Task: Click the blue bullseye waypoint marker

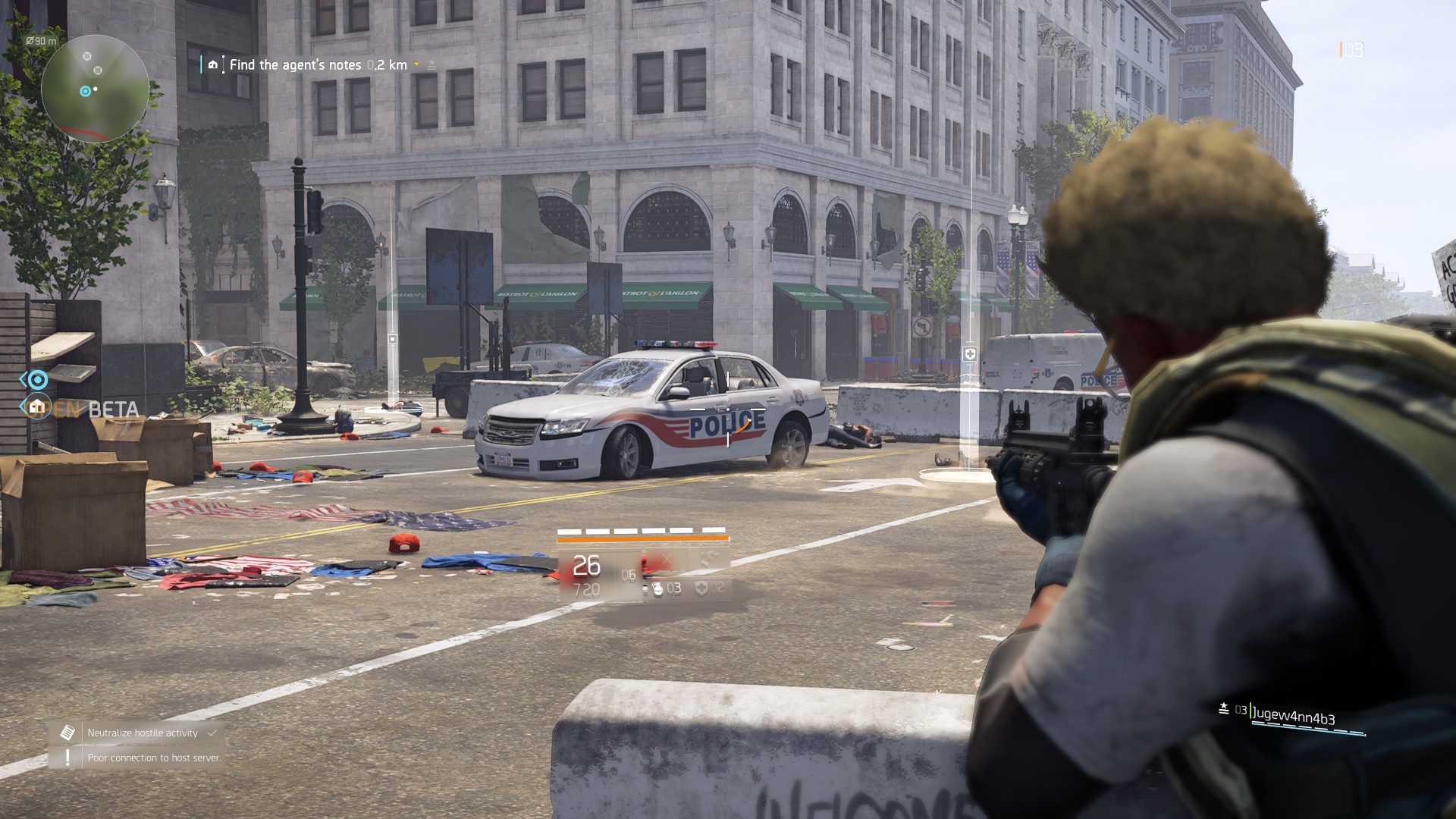Action: tap(37, 379)
